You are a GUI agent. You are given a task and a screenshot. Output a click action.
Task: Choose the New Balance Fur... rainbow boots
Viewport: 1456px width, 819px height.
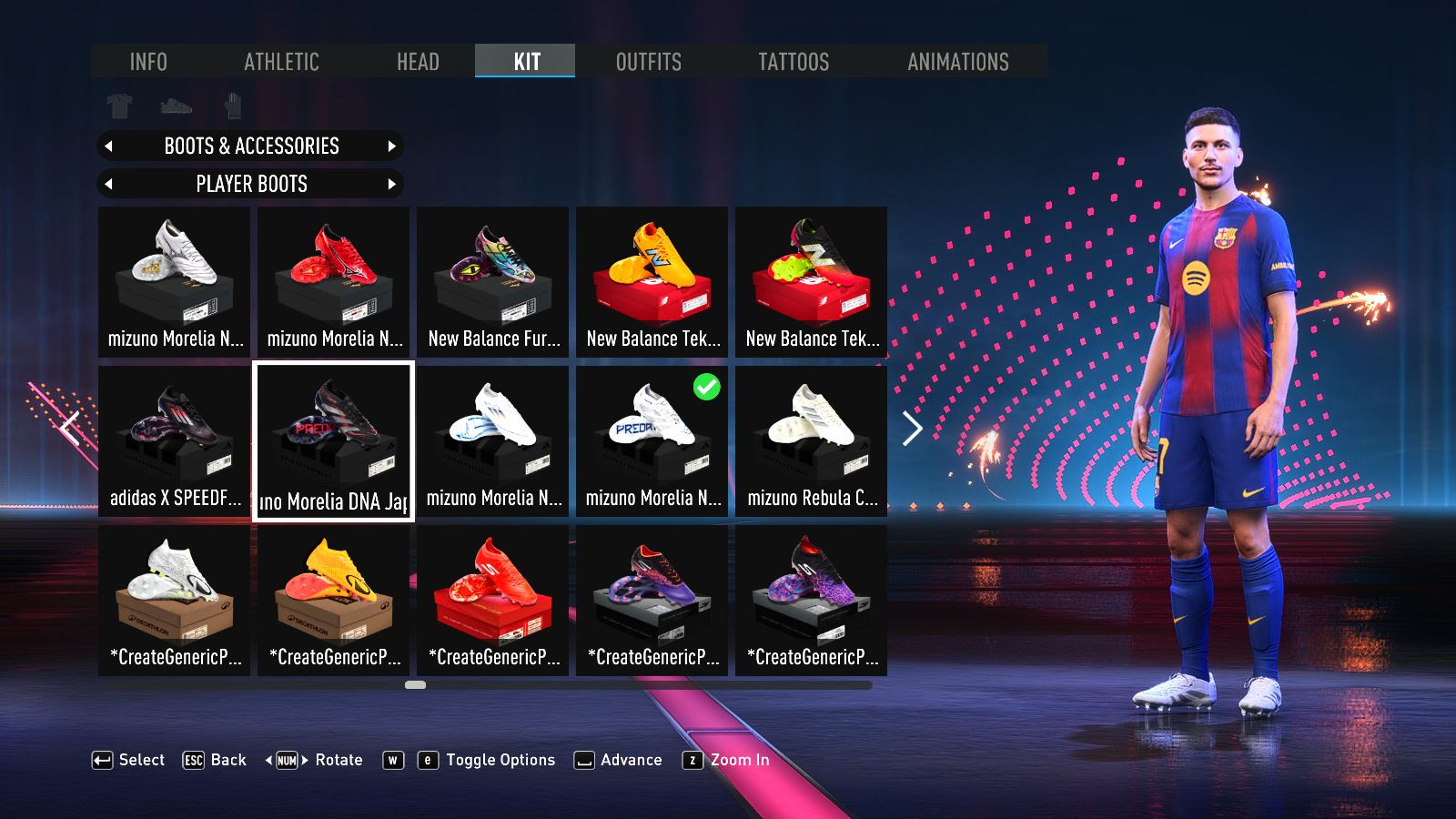[492, 280]
